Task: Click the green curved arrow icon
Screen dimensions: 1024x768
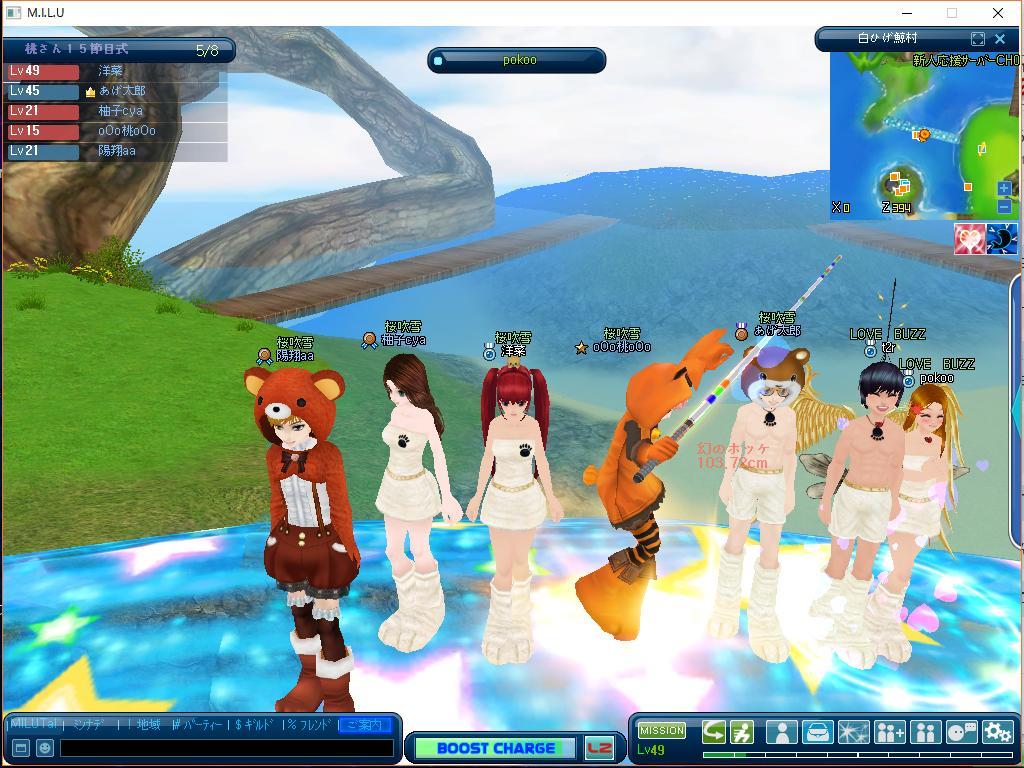Action: point(713,732)
